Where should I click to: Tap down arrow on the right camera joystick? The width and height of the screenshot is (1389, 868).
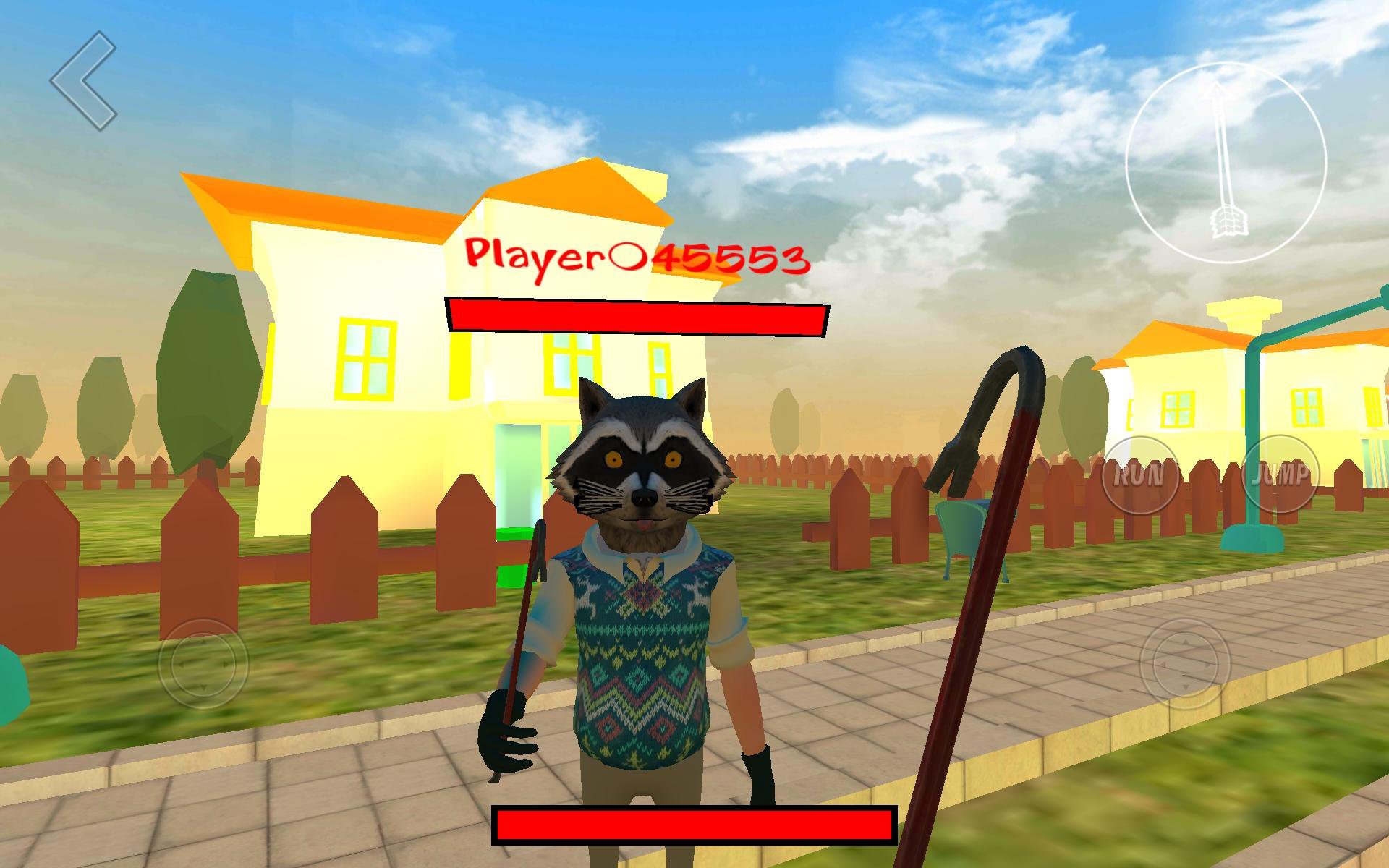click(x=1186, y=686)
